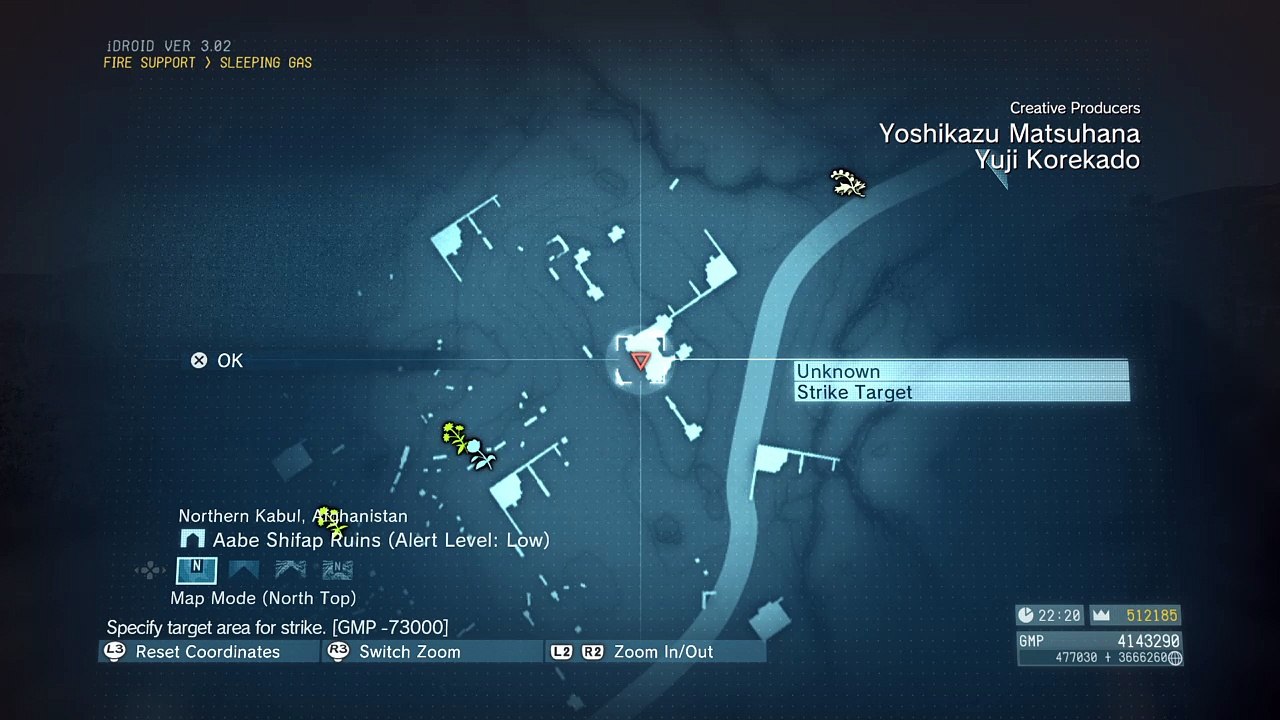
Task: Go back to Fire Support breadcrumb
Action: click(149, 62)
